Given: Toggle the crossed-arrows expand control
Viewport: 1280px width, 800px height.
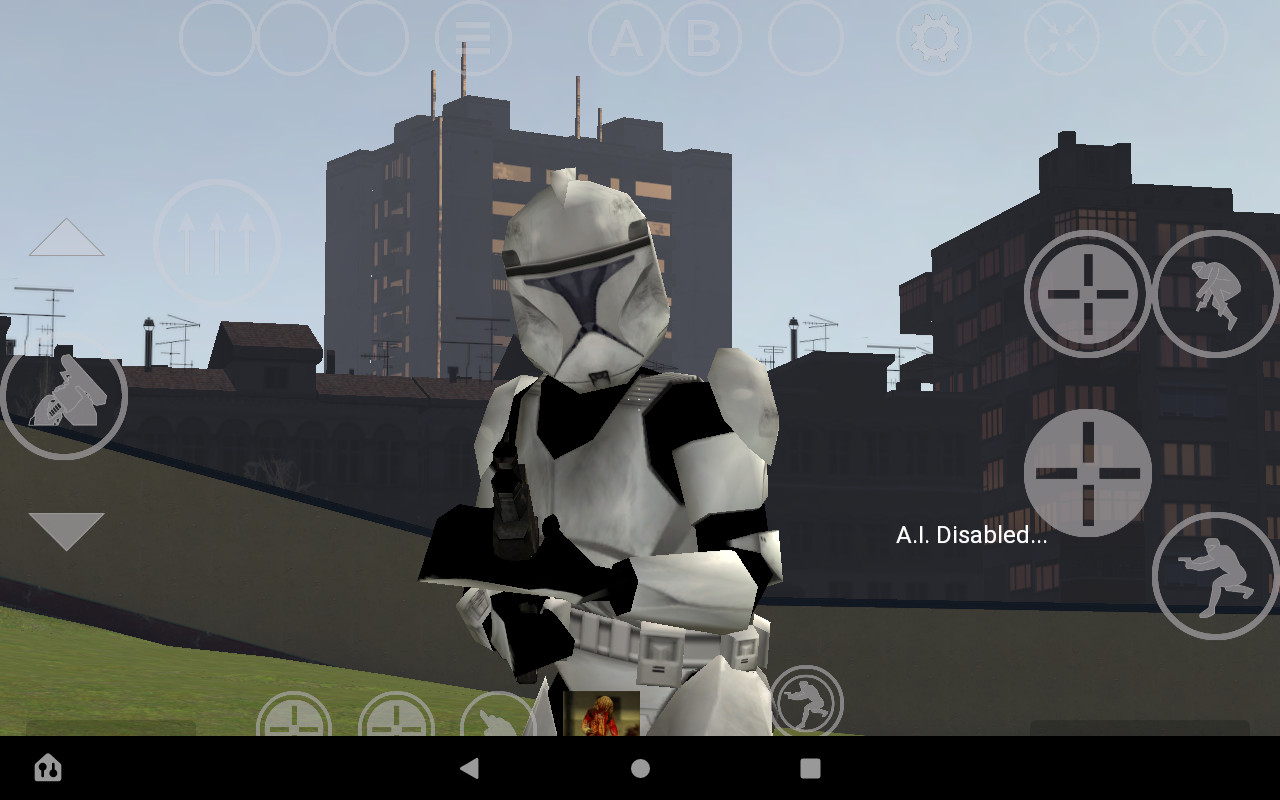Looking at the screenshot, I should (1060, 38).
